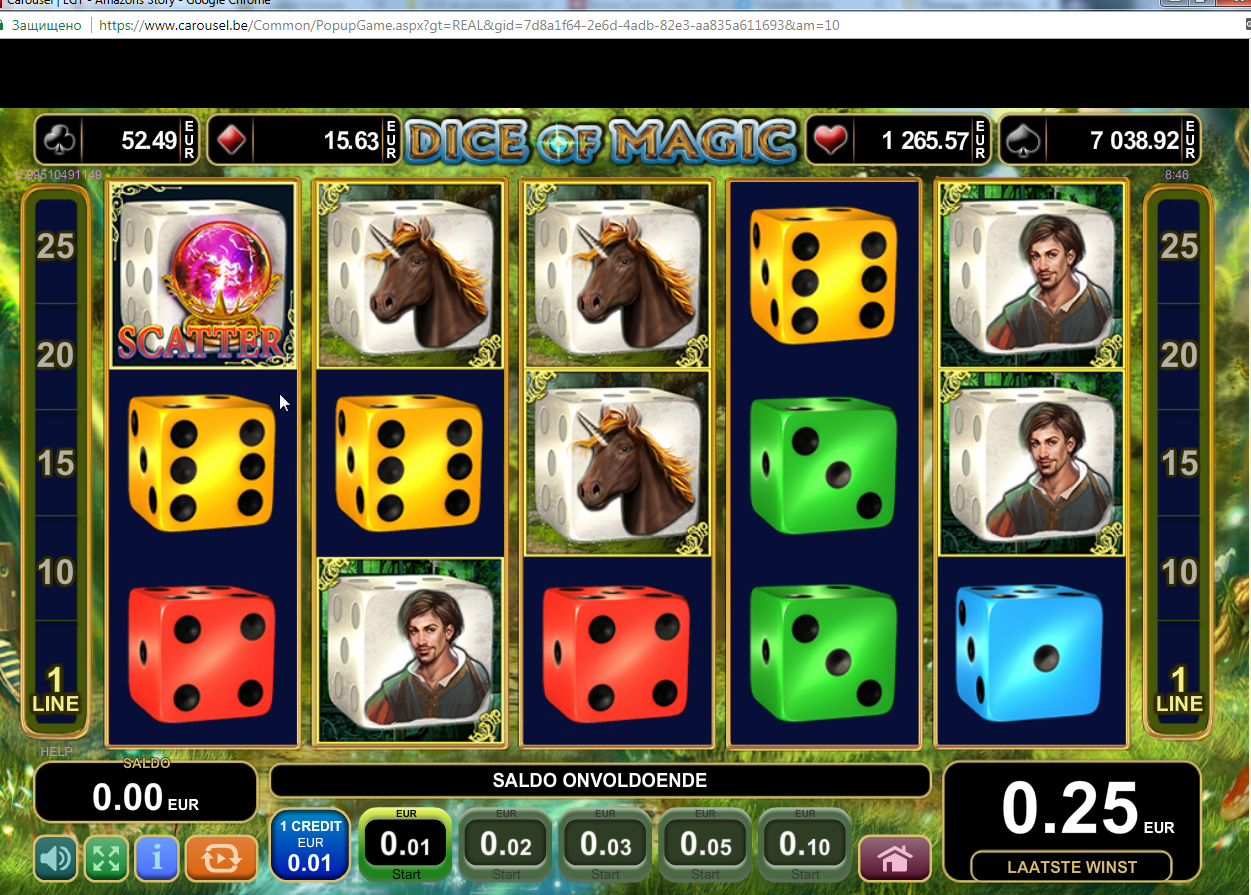Activate the orange autoplay button
1251x895 pixels.
pyautogui.click(x=221, y=858)
